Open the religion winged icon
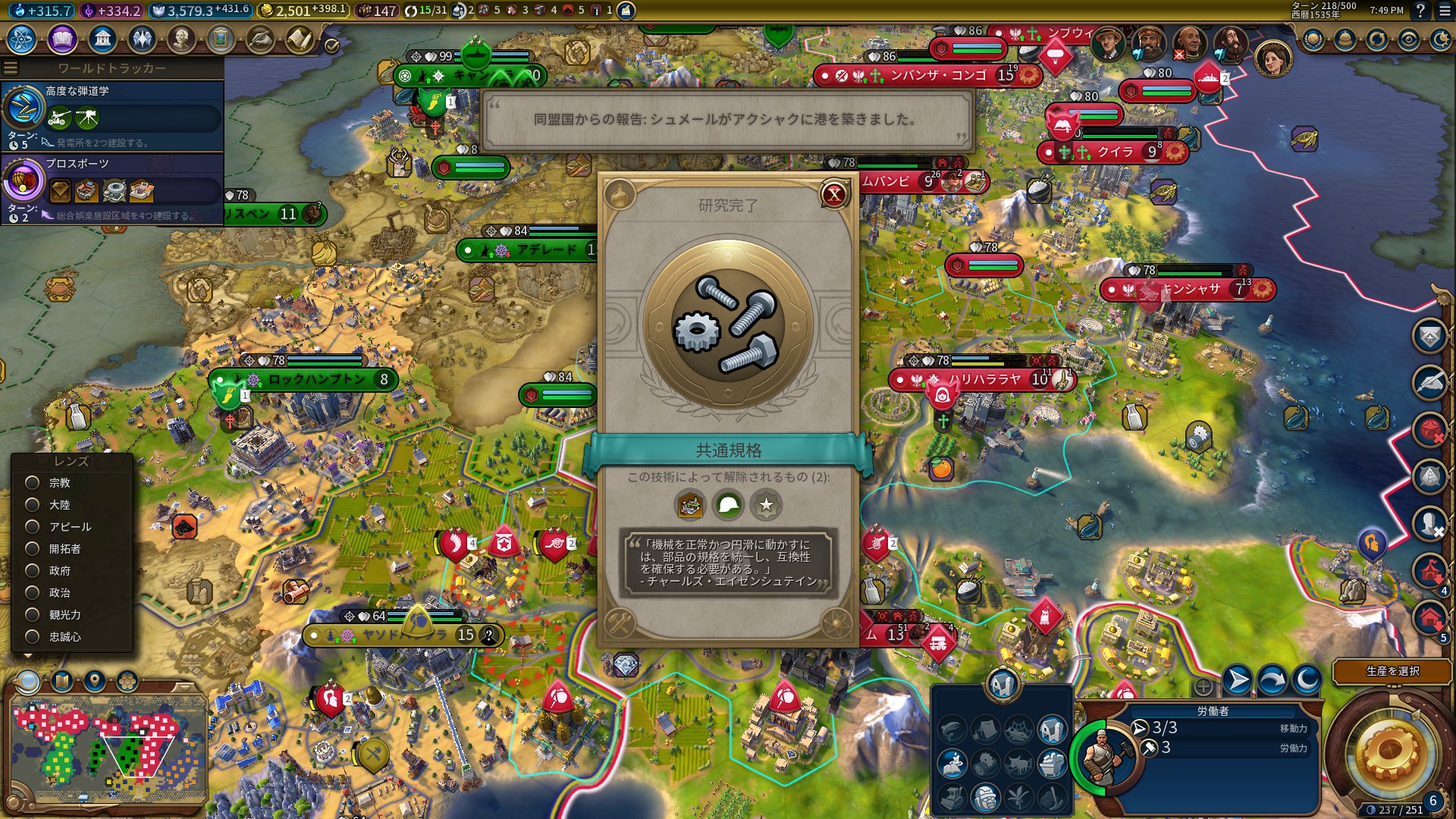This screenshot has height=819, width=1456. (x=142, y=39)
